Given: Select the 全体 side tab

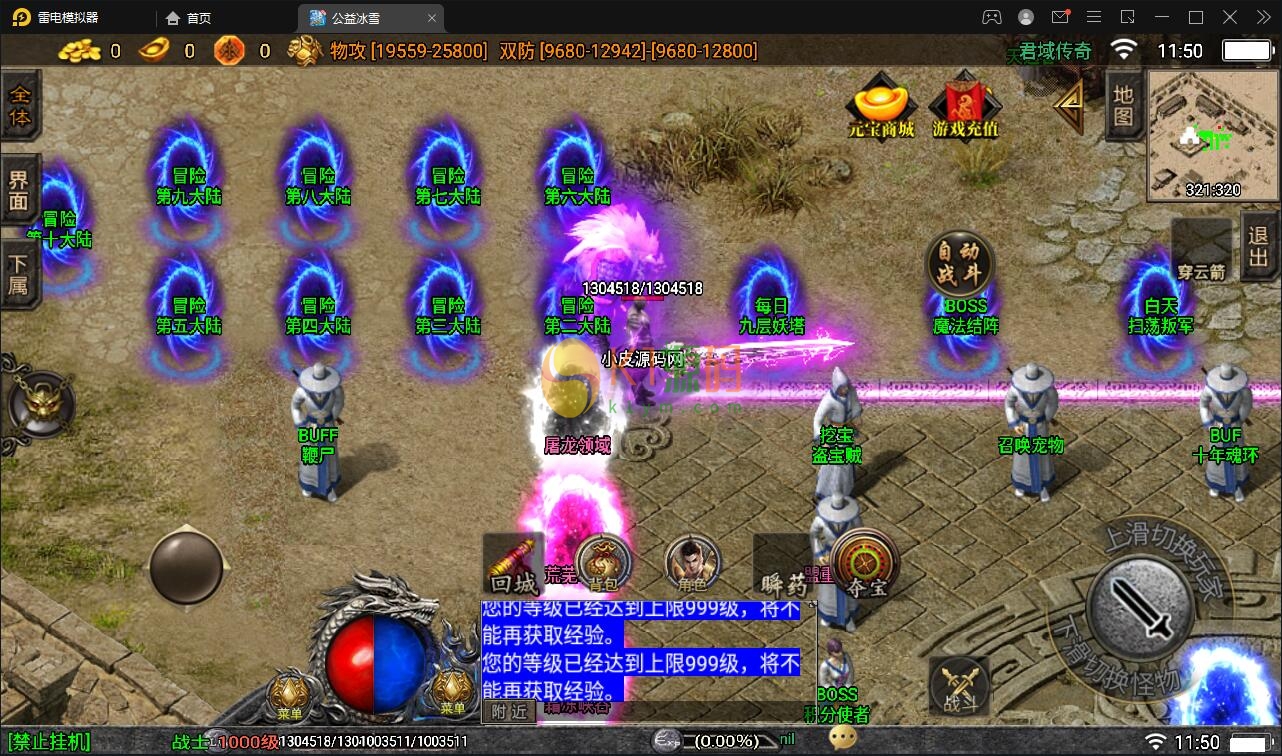Looking at the screenshot, I should [x=20, y=106].
